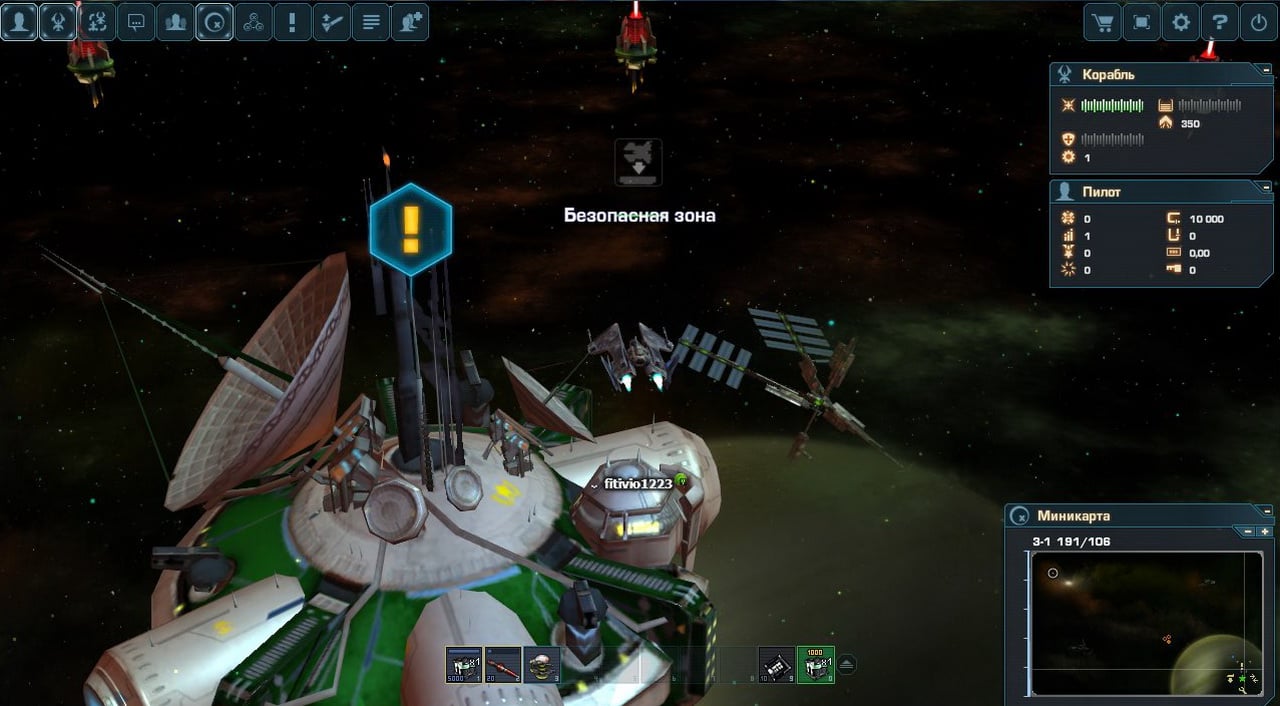Collapse the Пилот panel

tap(1266, 187)
